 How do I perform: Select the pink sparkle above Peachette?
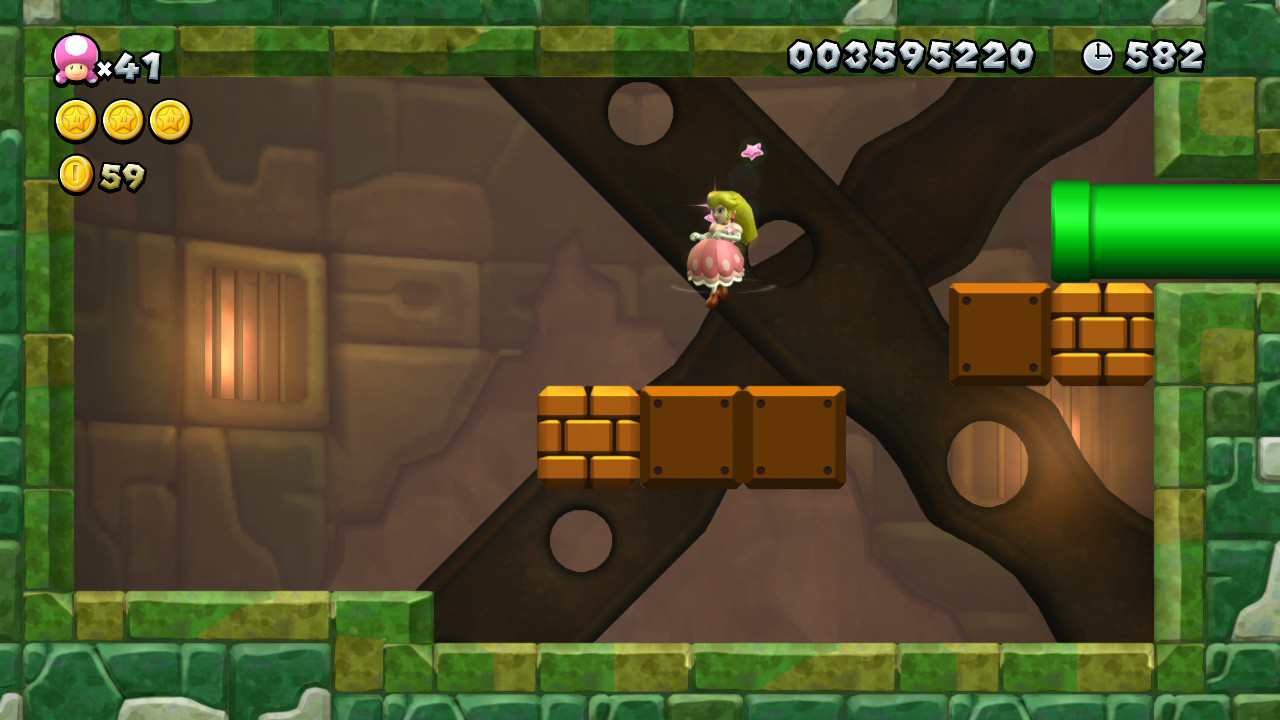click(754, 150)
